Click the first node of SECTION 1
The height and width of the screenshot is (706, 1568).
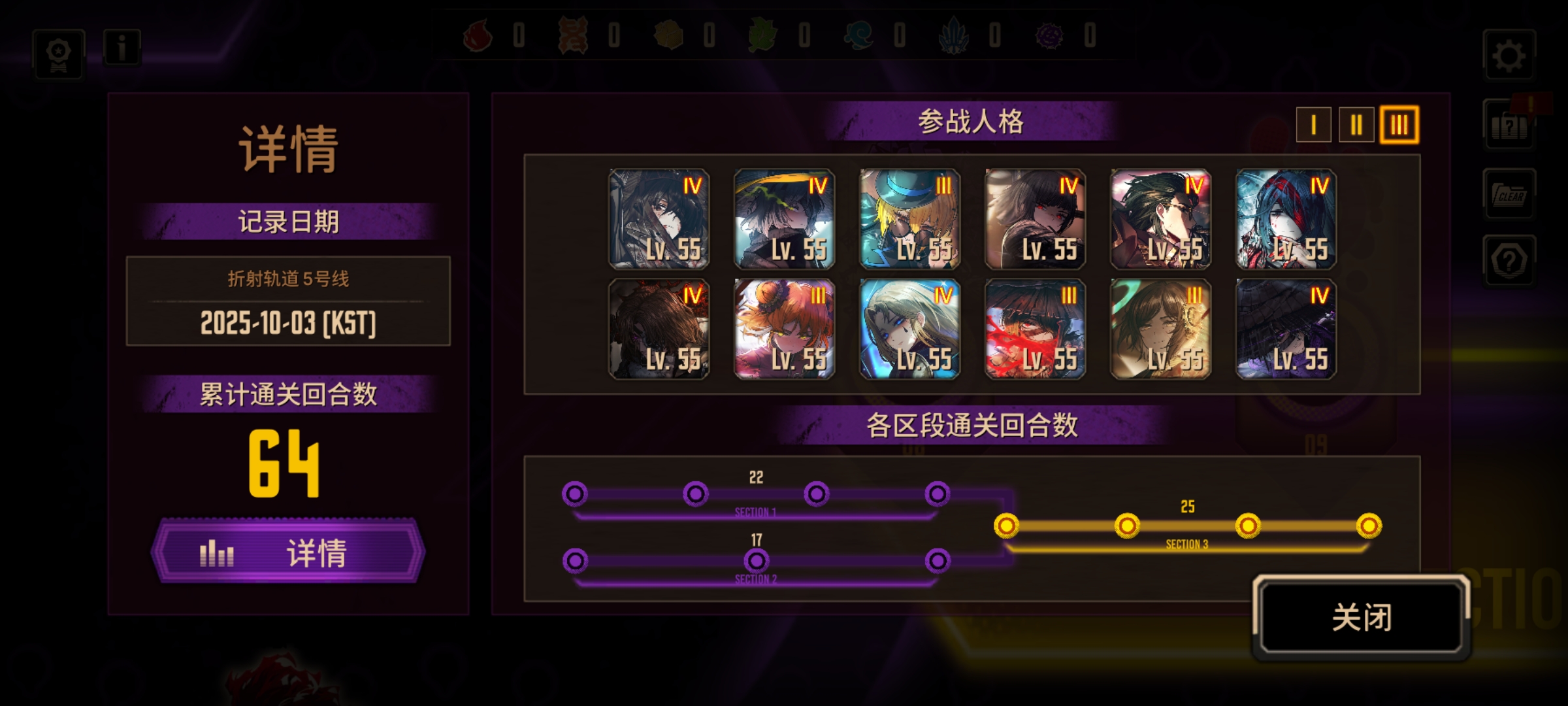tap(575, 495)
